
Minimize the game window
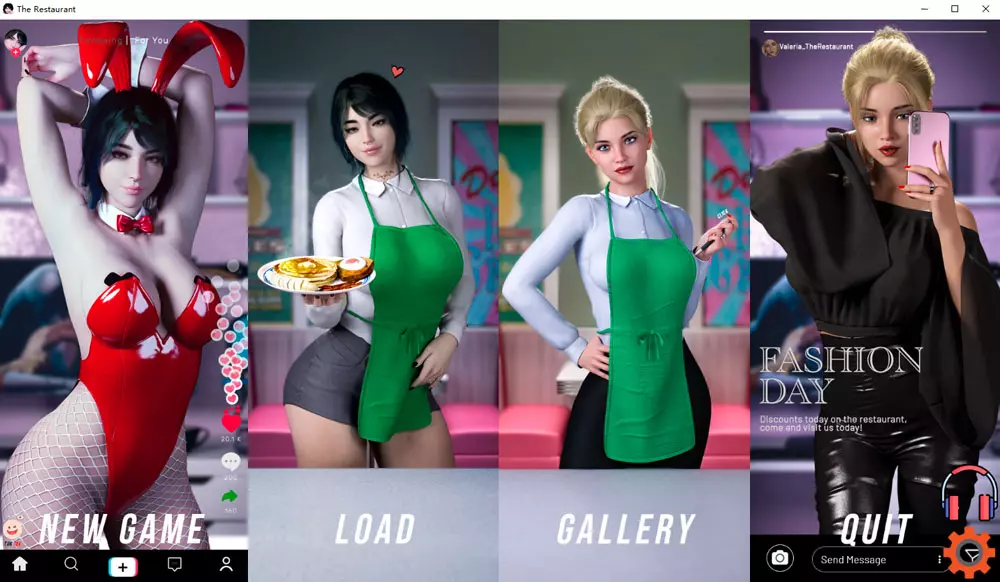pyautogui.click(x=927, y=9)
